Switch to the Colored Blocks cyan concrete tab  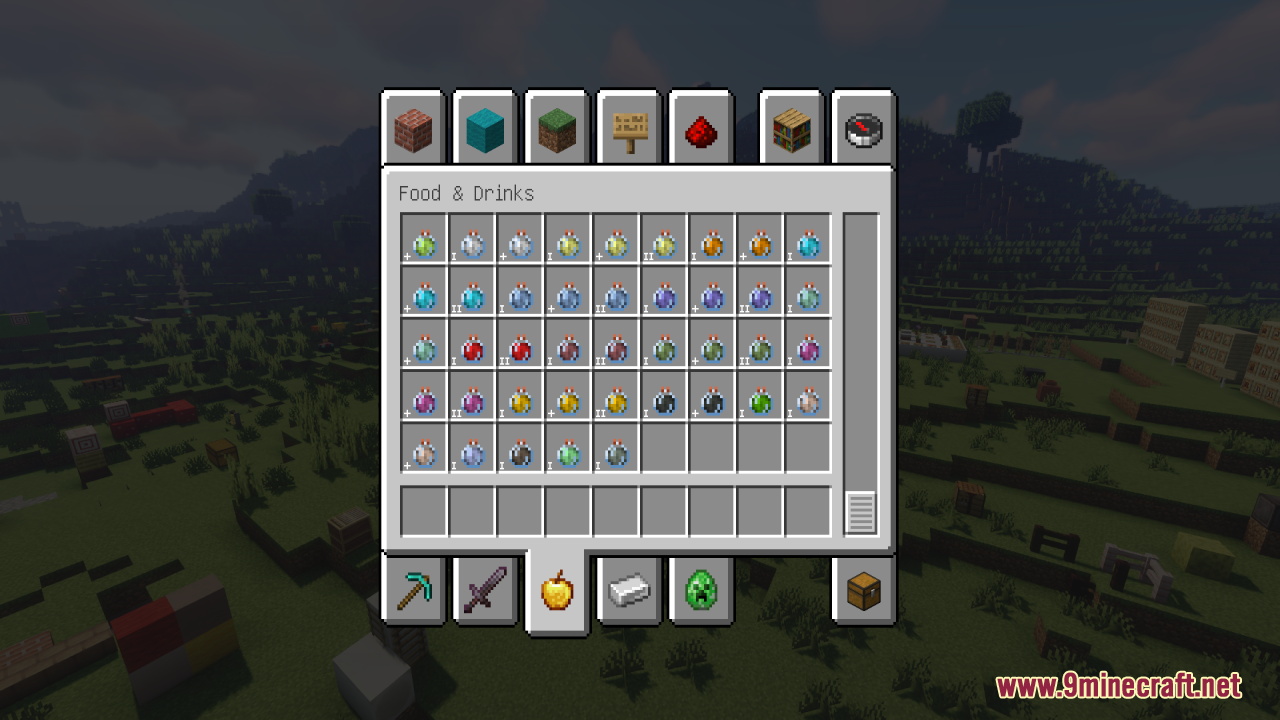(485, 128)
